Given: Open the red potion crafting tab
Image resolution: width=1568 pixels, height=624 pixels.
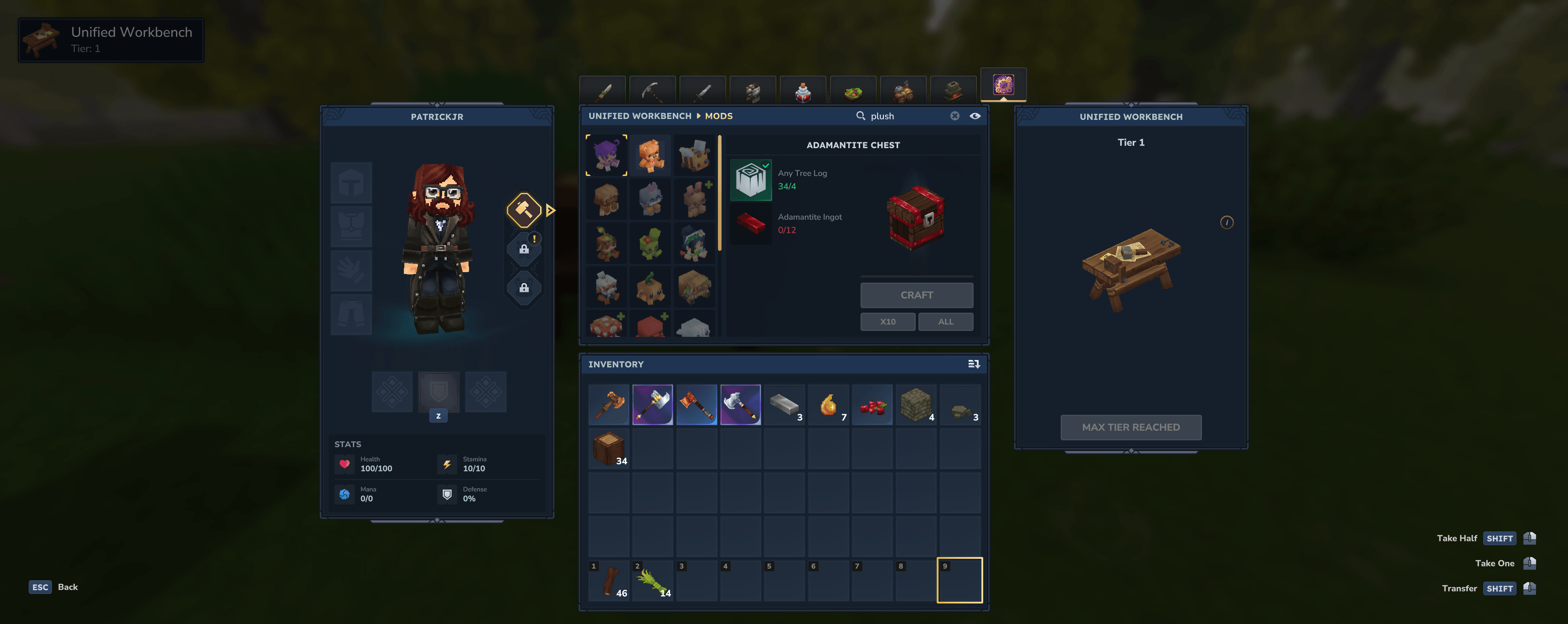Looking at the screenshot, I should (x=802, y=92).
